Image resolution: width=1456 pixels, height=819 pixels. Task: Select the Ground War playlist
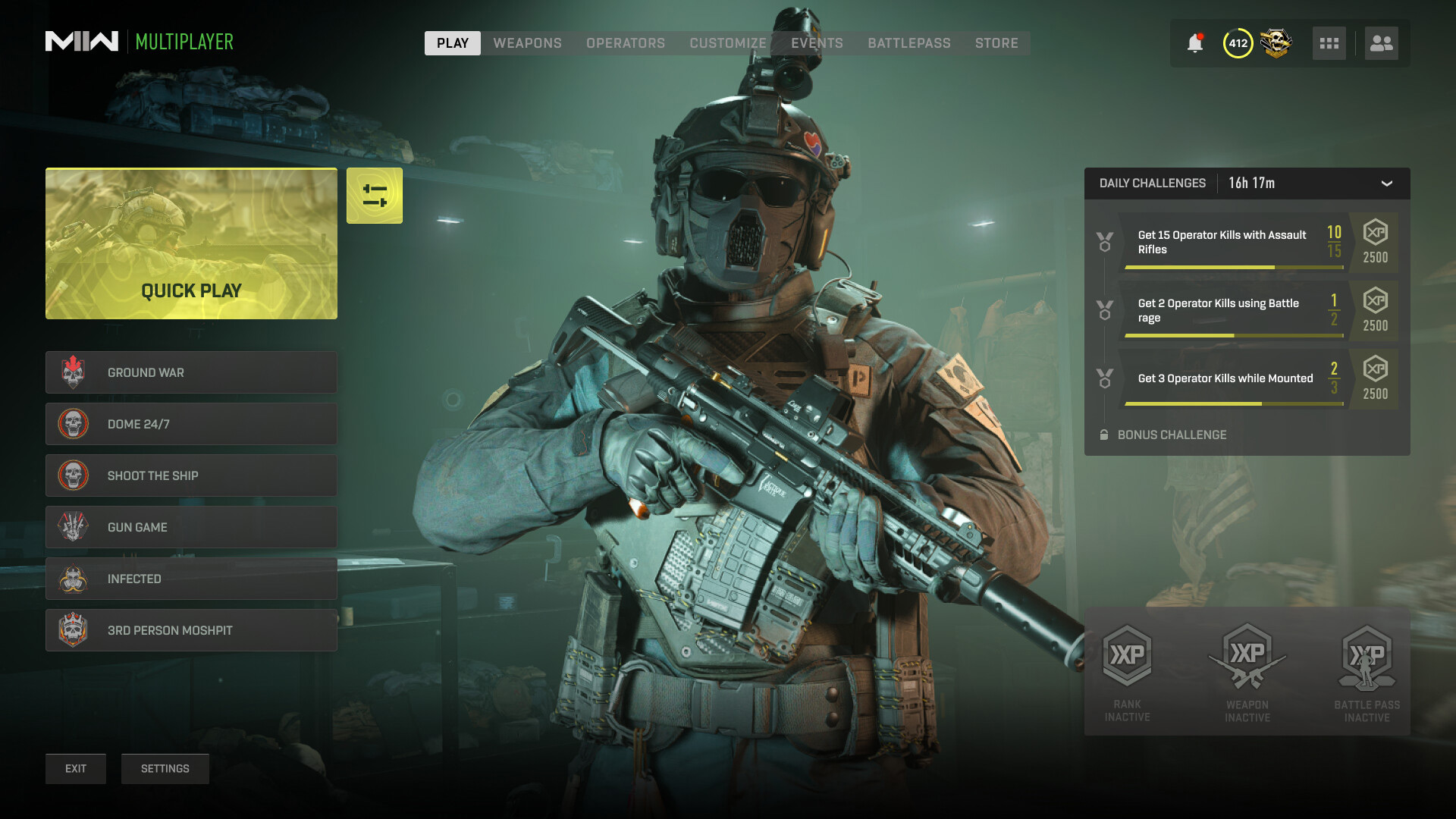[191, 372]
